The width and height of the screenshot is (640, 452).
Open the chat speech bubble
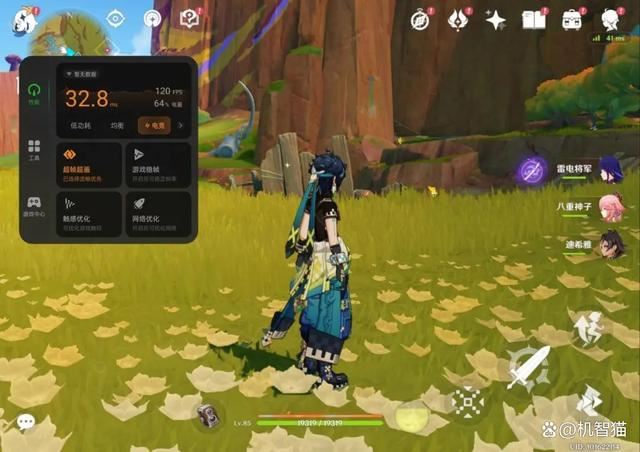click(x=25, y=423)
